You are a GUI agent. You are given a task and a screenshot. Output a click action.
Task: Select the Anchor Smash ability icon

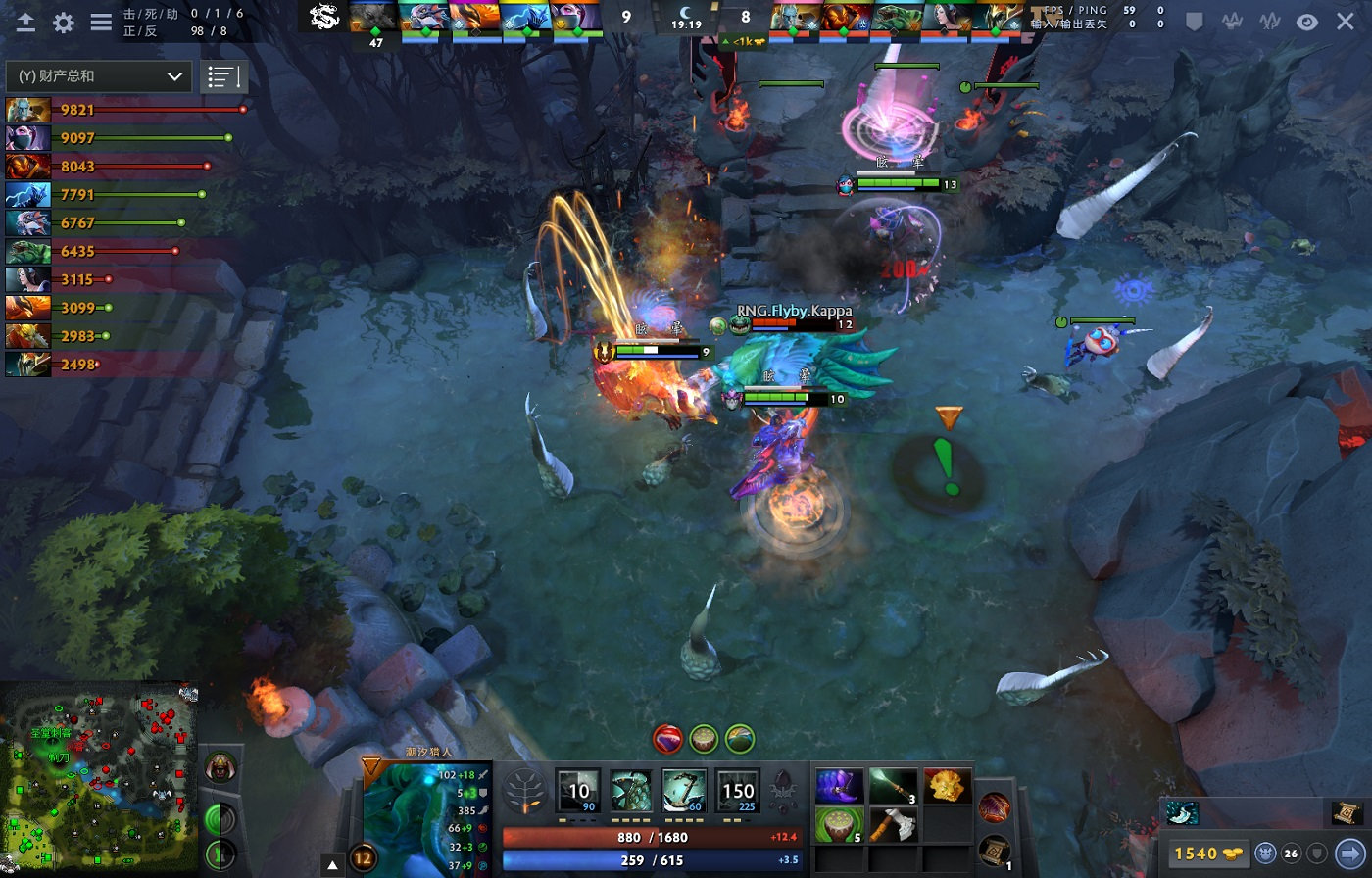[x=685, y=792]
